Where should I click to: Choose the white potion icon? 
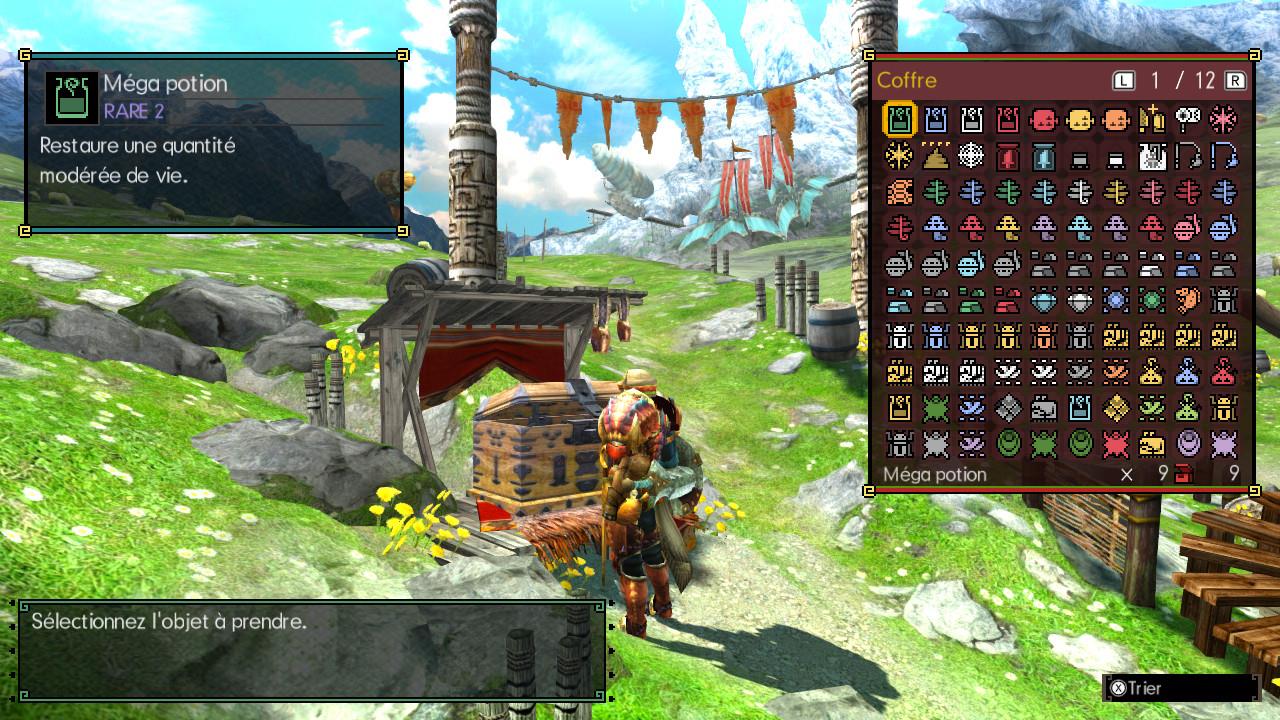972,120
